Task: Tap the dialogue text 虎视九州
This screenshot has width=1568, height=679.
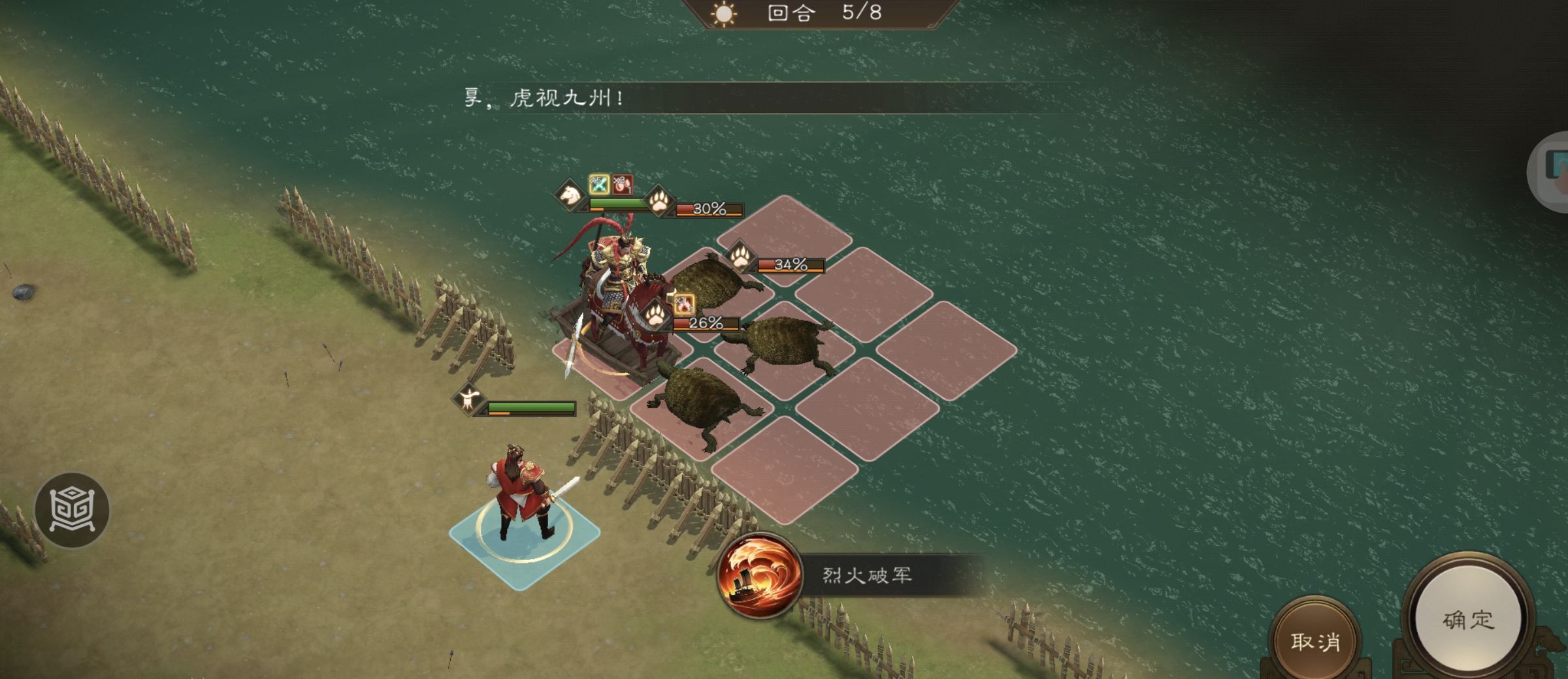Action: (567, 98)
